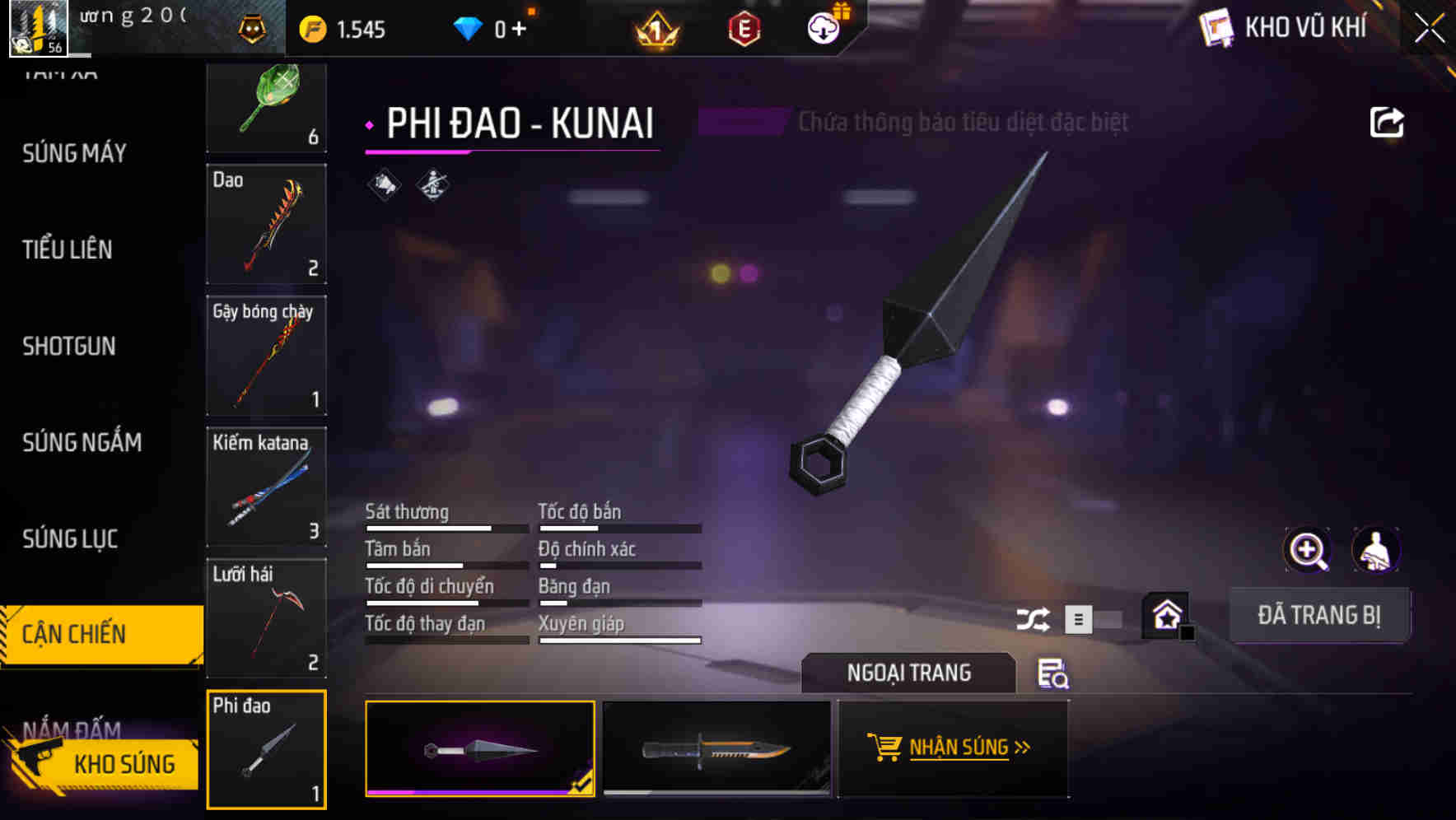
Task: Open the share icon at top right
Action: [1388, 122]
